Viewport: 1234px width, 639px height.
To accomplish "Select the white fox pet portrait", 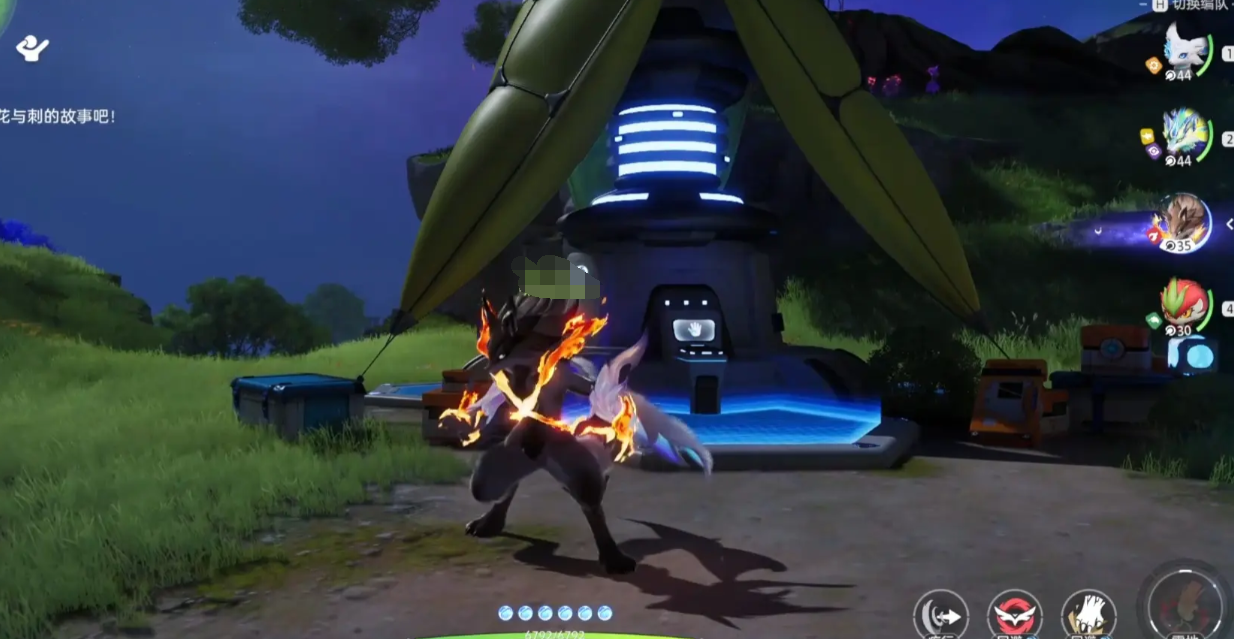I will 1186,48.
